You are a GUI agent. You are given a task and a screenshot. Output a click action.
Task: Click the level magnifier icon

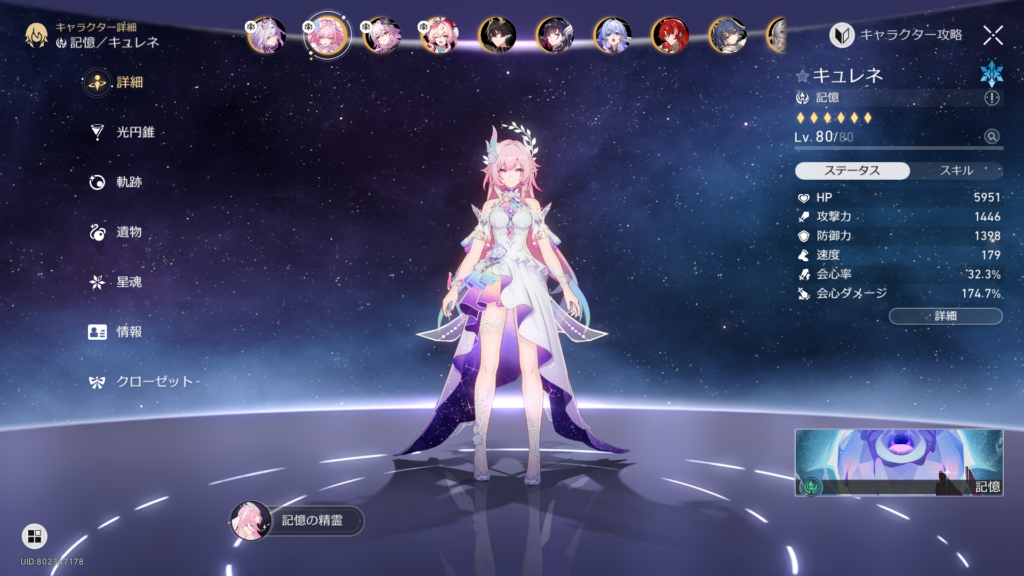point(991,137)
